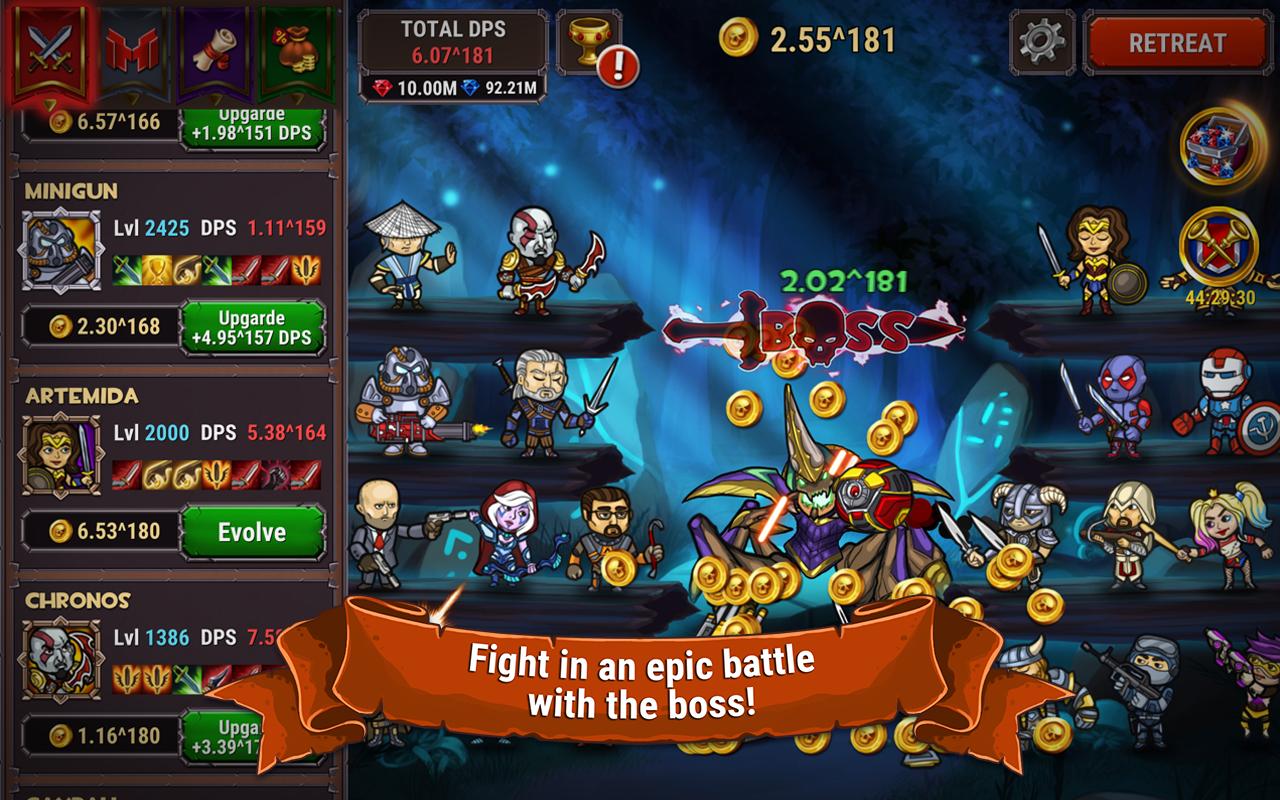
Task: Switch to the crossed swords heroes banner tab
Action: pyautogui.click(x=50, y=47)
